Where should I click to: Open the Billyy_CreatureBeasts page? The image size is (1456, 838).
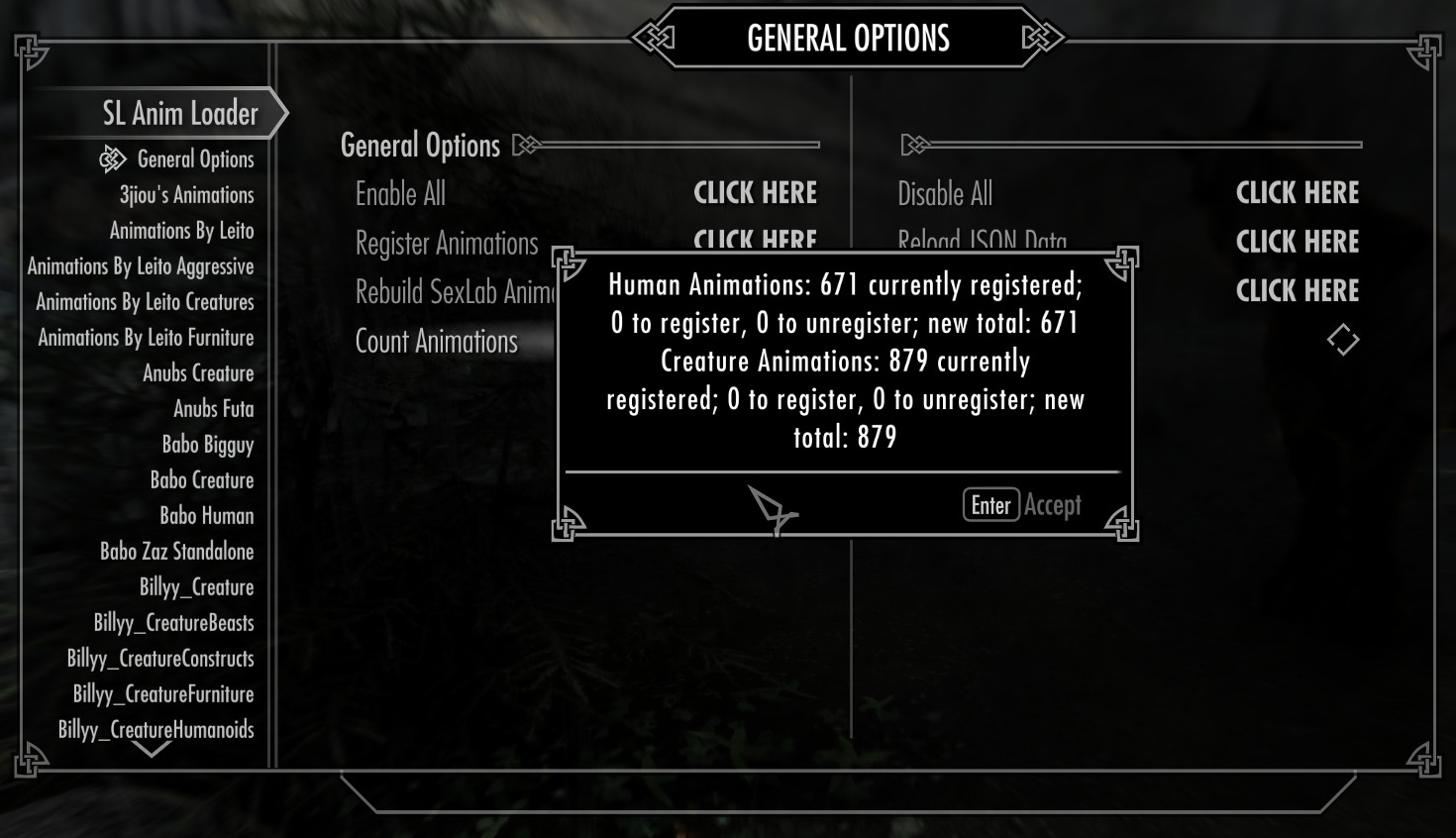point(173,623)
